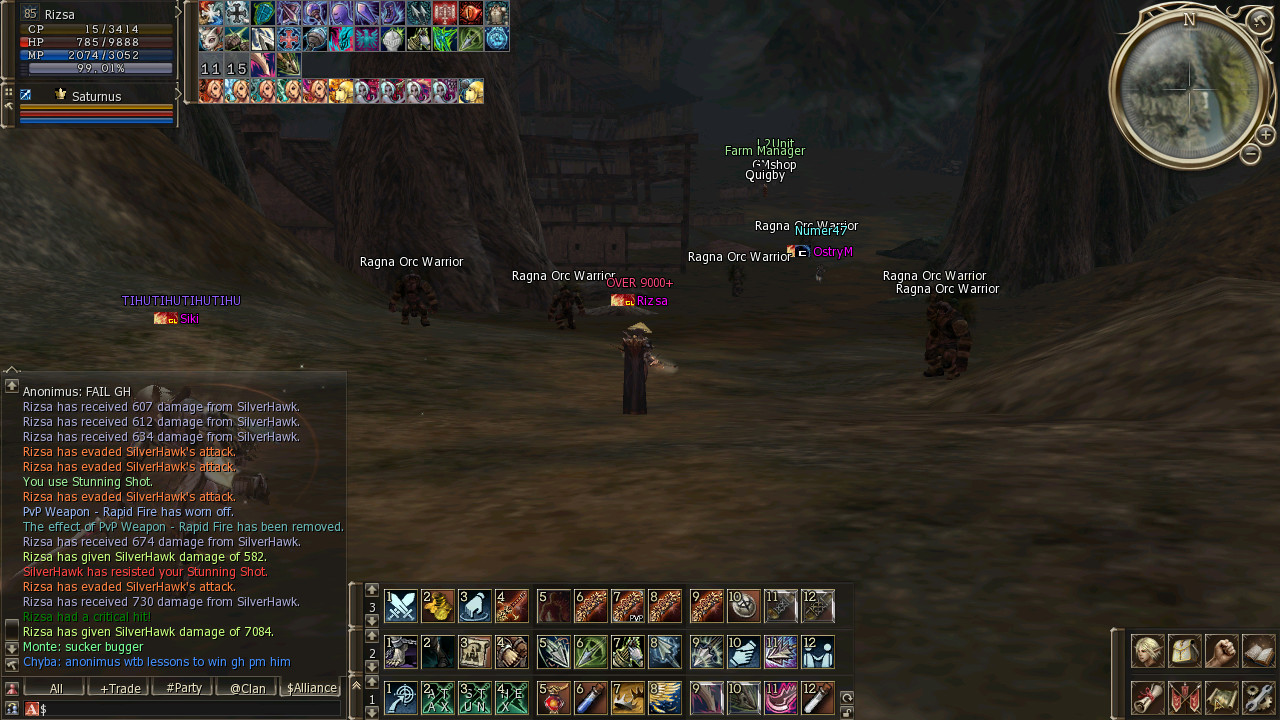Switch chat to the @Clan tab

click(x=247, y=688)
